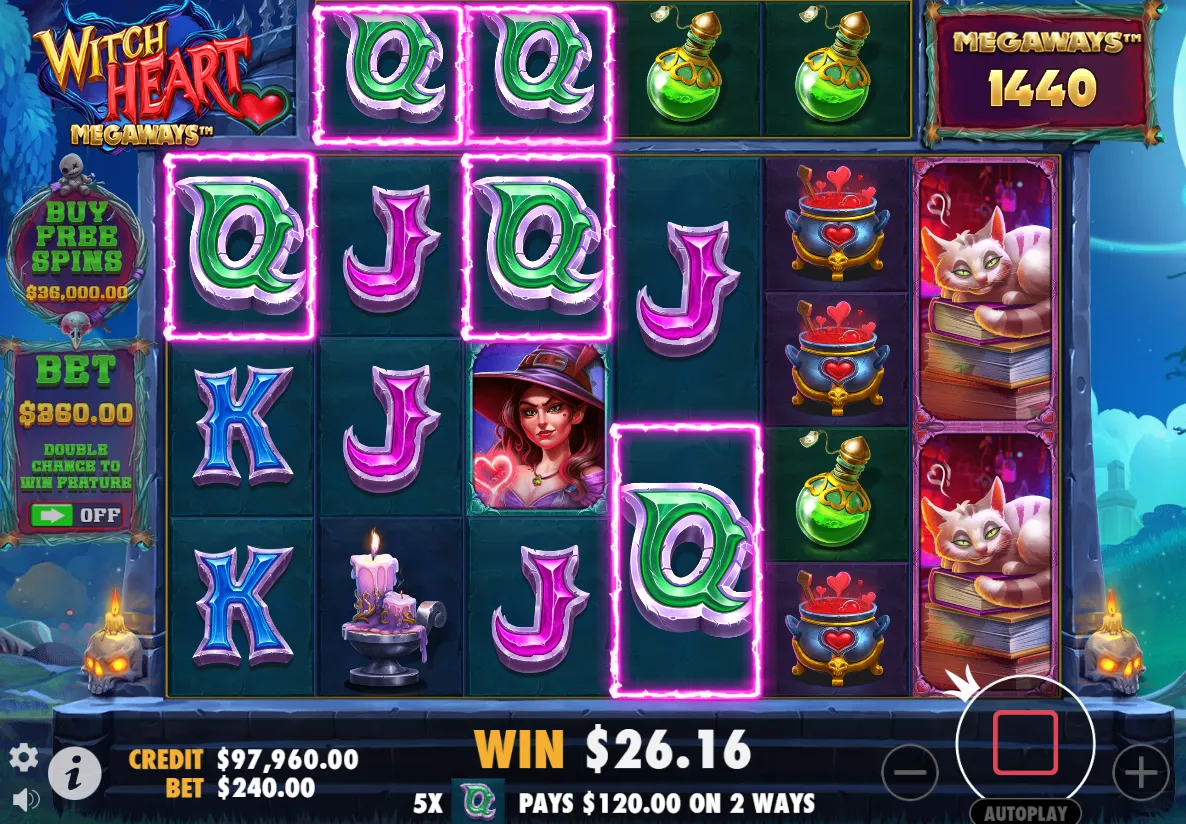The image size is (1186, 824).
Task: Increase the bet with plus button
Action: click(1140, 772)
